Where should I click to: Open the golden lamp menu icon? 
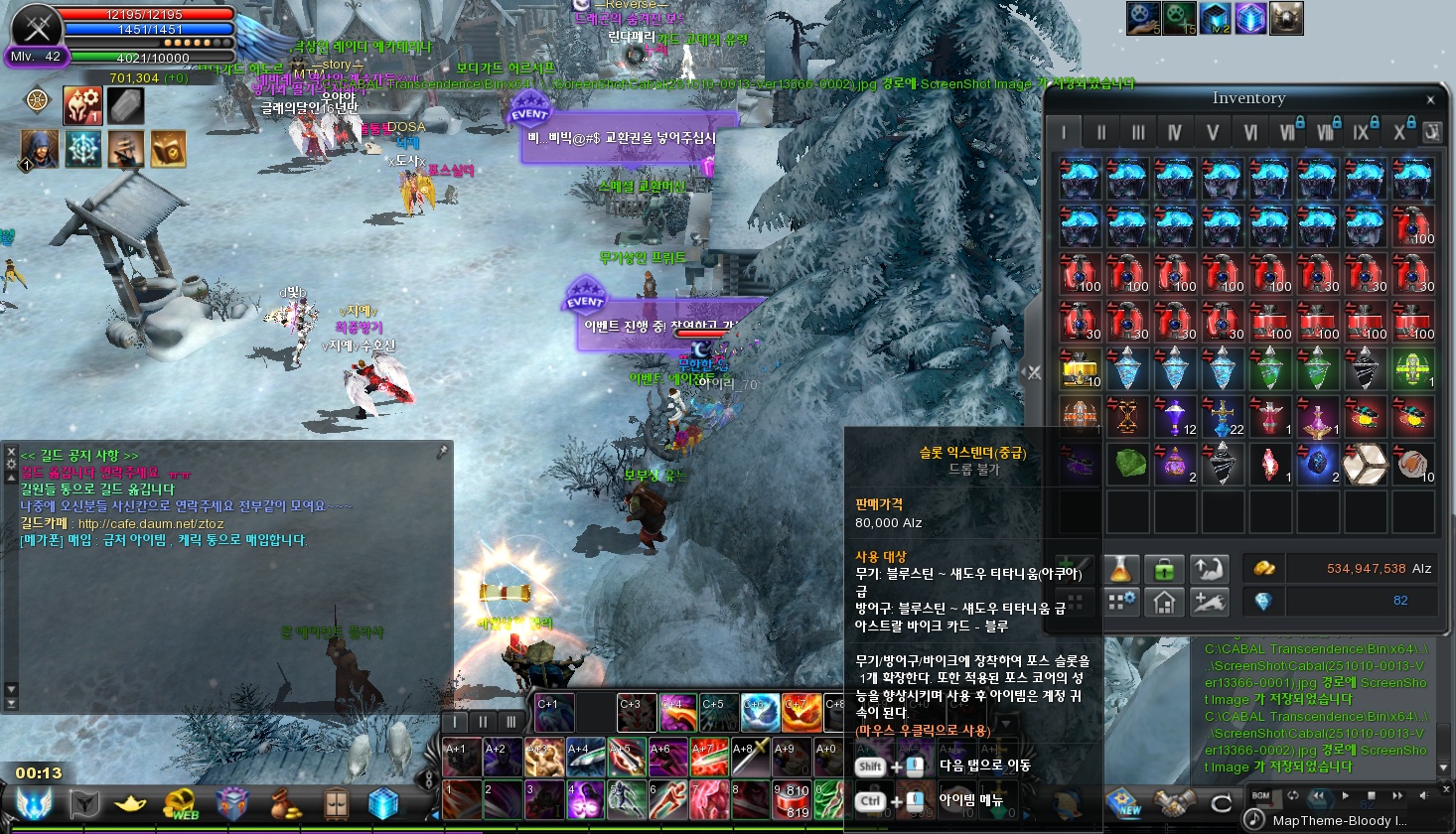pyautogui.click(x=130, y=803)
